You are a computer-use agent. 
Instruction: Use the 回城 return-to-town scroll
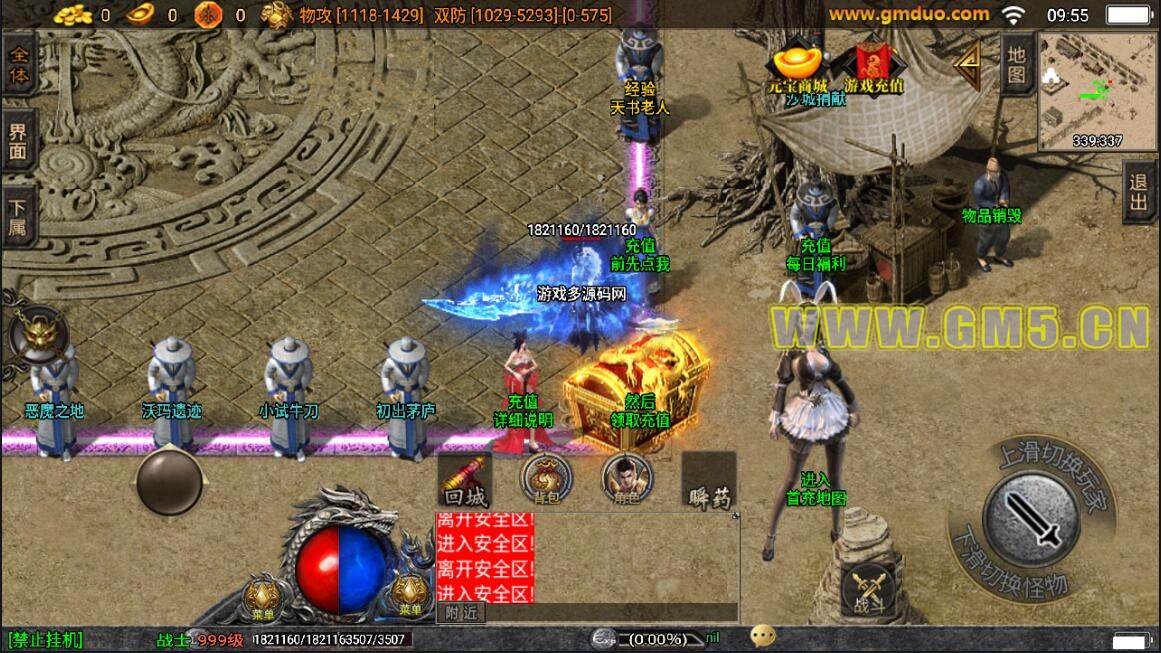[465, 482]
